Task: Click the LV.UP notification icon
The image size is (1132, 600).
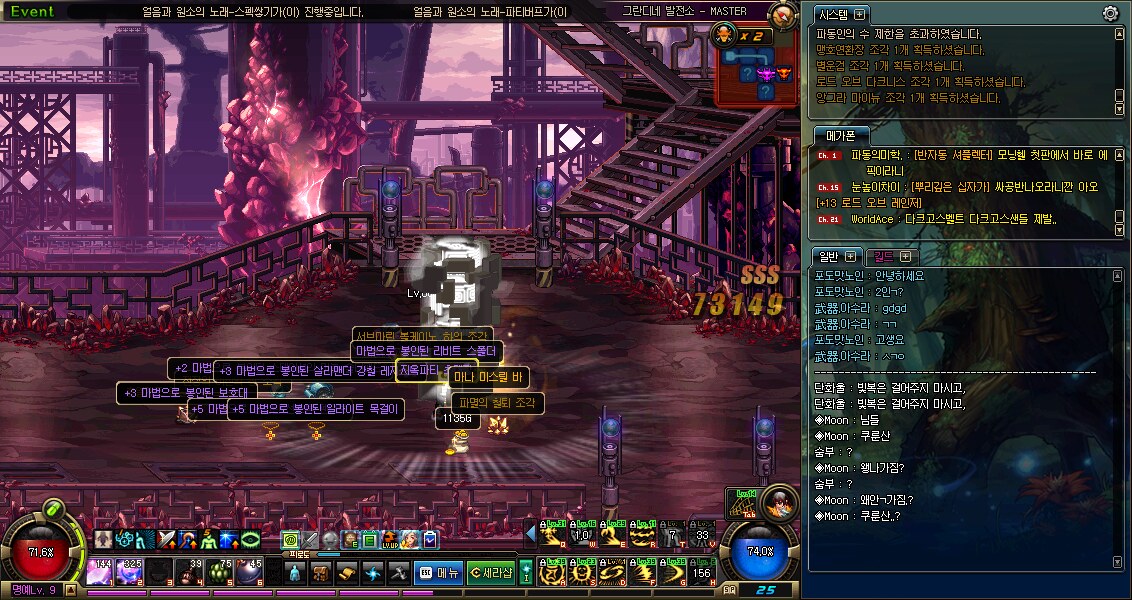Action: point(389,540)
